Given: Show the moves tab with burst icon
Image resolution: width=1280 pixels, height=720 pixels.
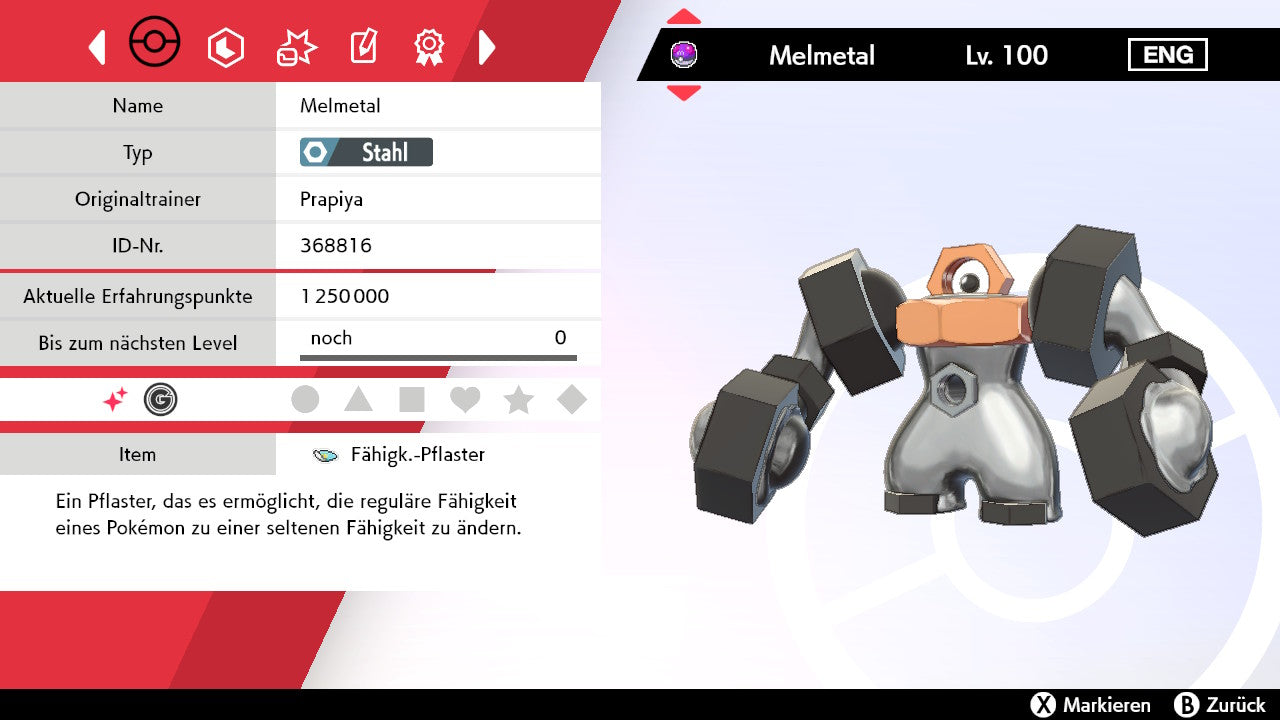Looking at the screenshot, I should tap(296, 47).
